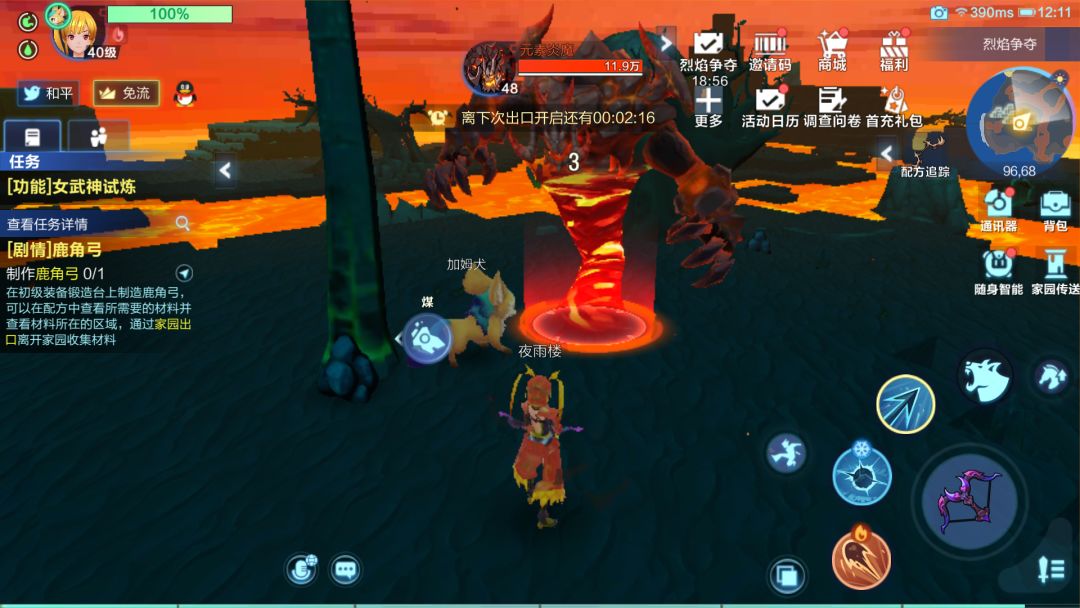
Task: Open the 邀请码 invite code menu
Action: [x=769, y=50]
